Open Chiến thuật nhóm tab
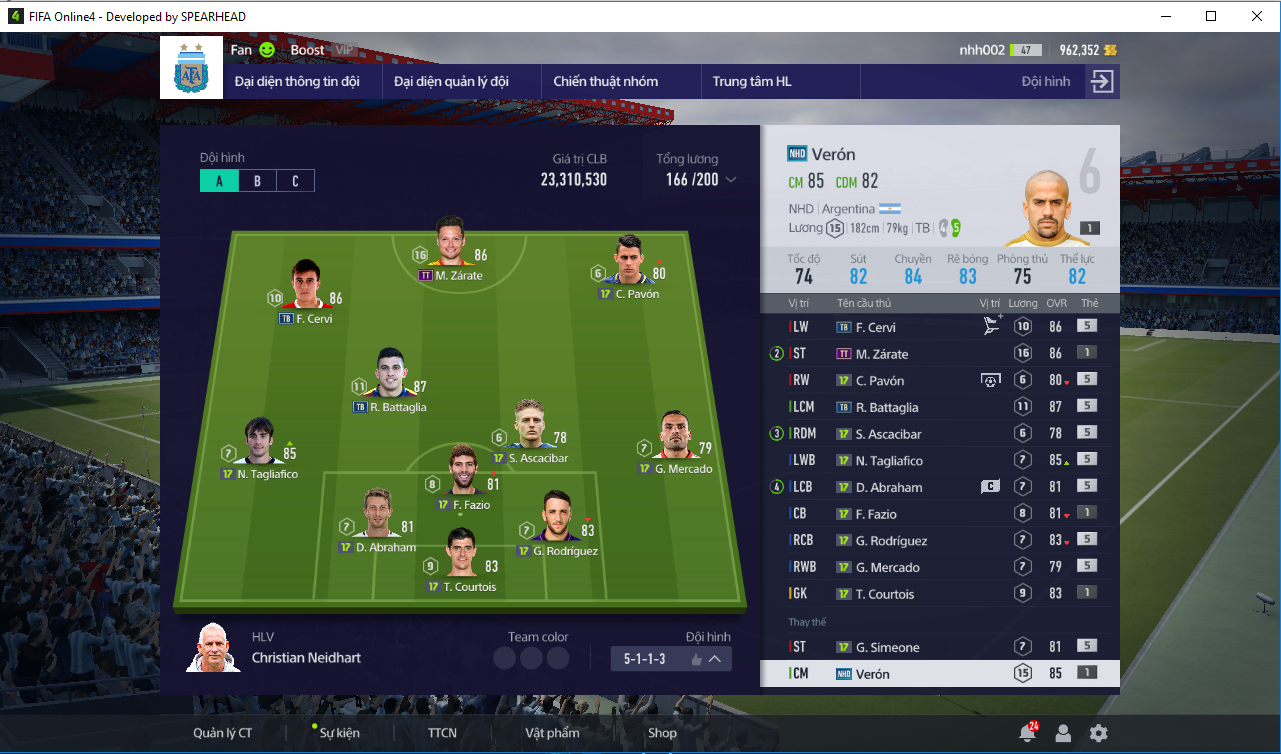Viewport: 1281px width, 754px height. point(605,82)
